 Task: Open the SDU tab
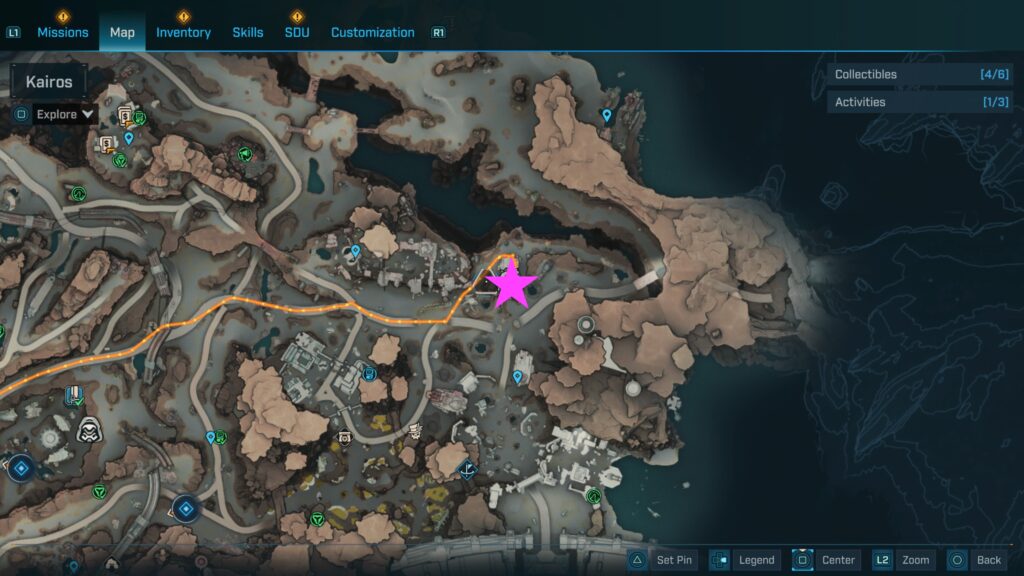point(297,32)
